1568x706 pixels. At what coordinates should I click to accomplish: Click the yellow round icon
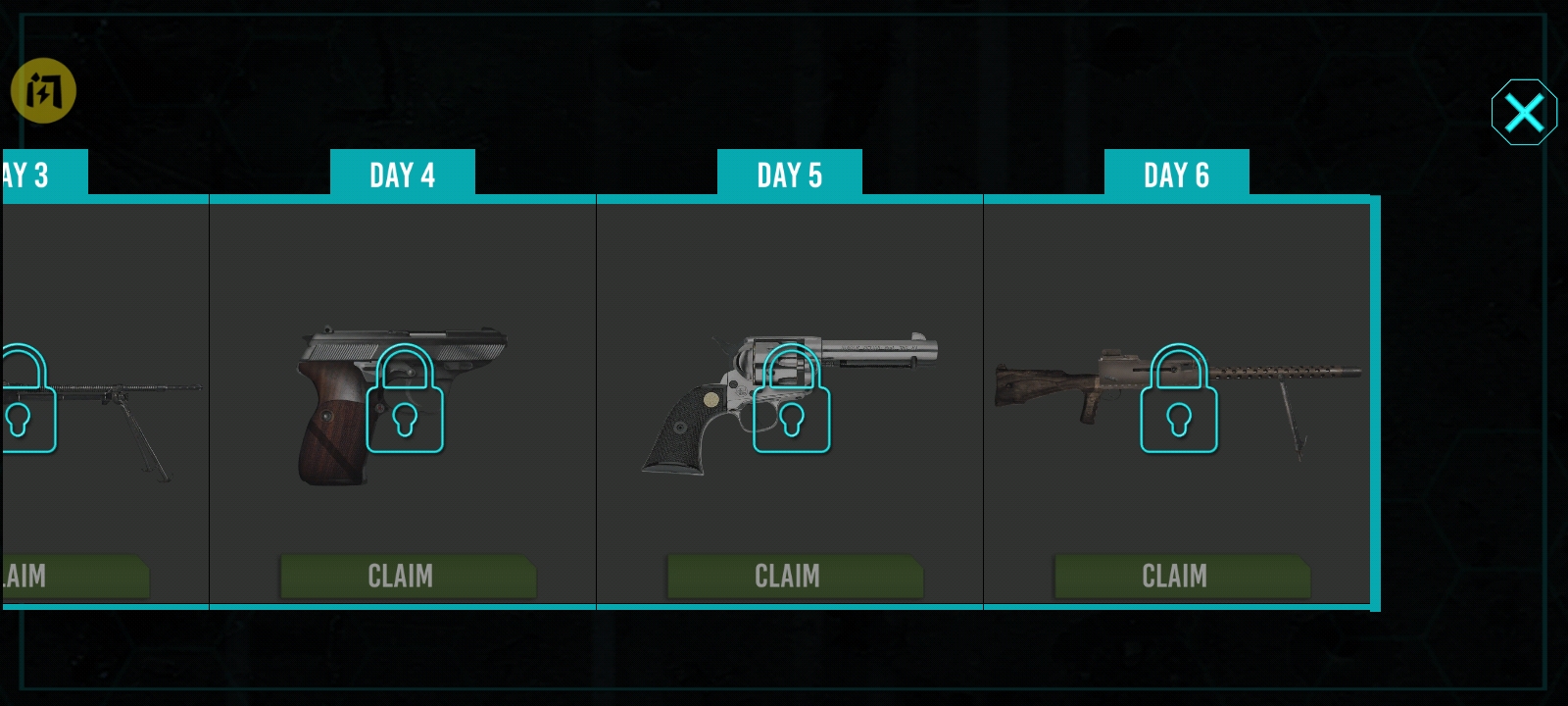point(43,91)
